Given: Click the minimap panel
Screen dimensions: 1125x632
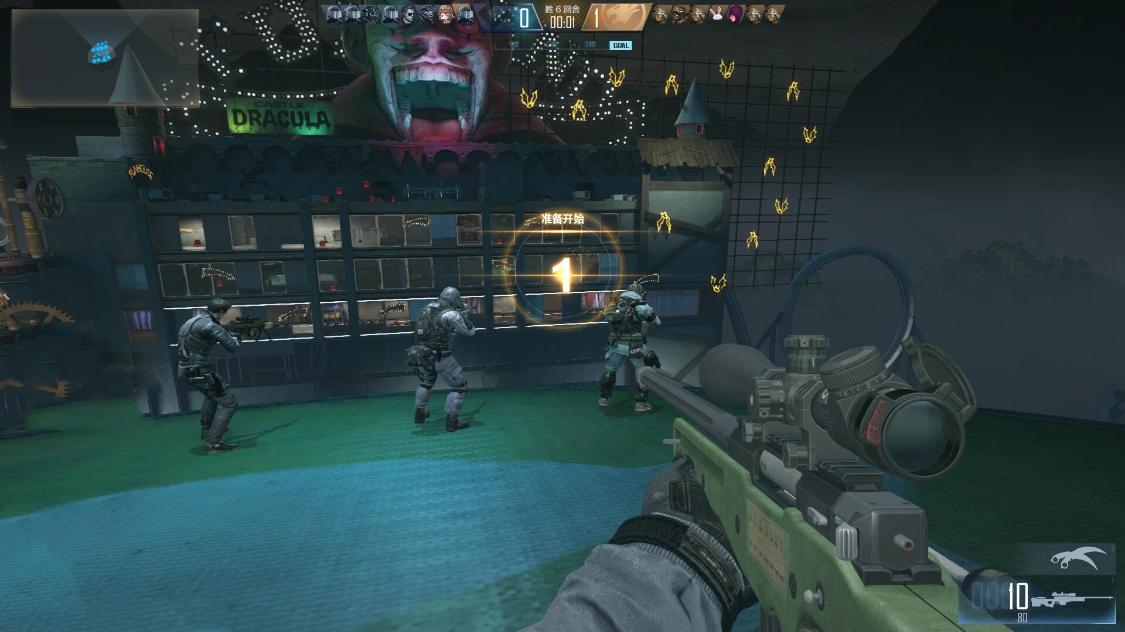Looking at the screenshot, I should pyautogui.click(x=104, y=58).
